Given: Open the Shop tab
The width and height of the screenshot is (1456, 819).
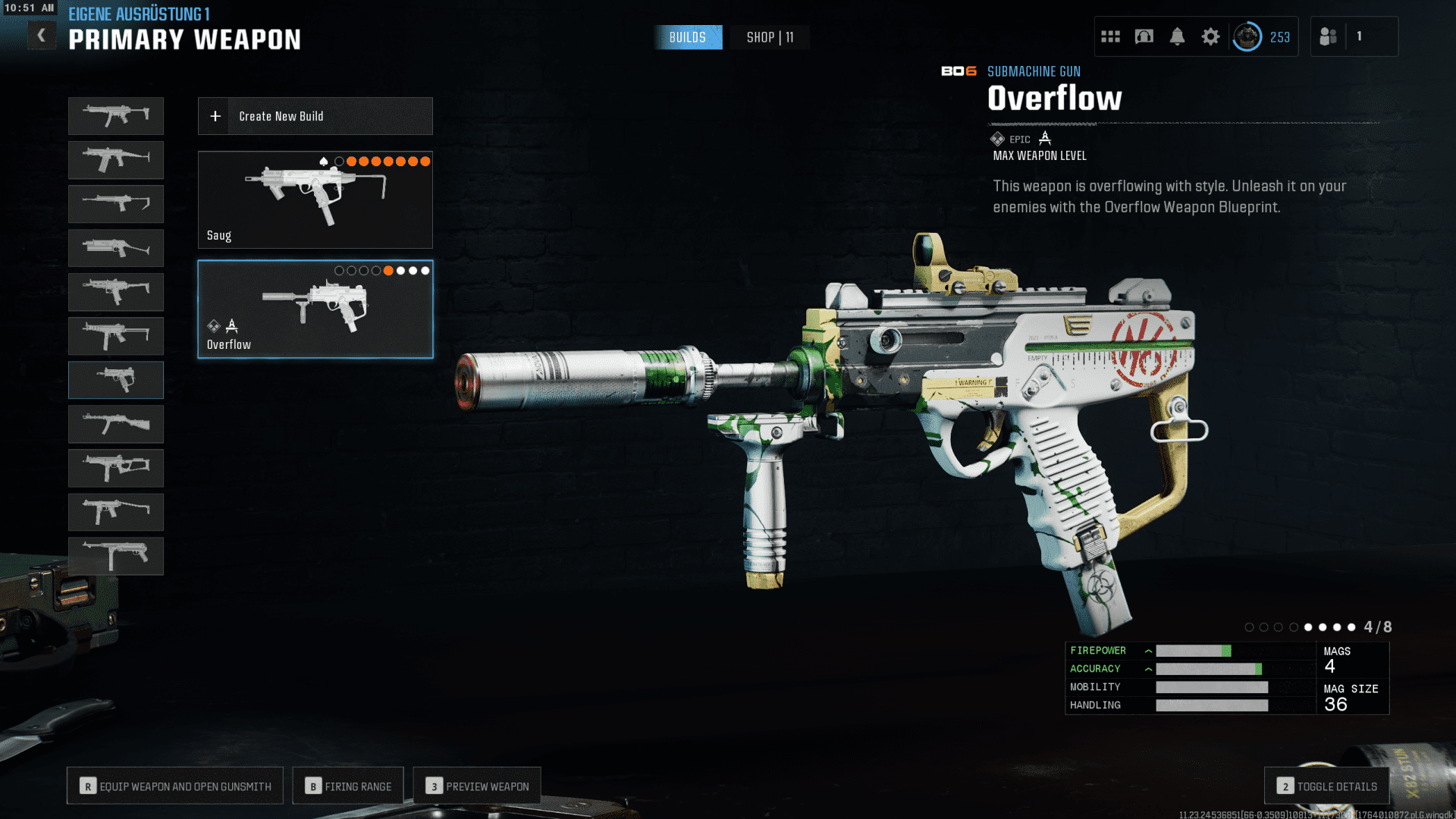Looking at the screenshot, I should point(770,37).
